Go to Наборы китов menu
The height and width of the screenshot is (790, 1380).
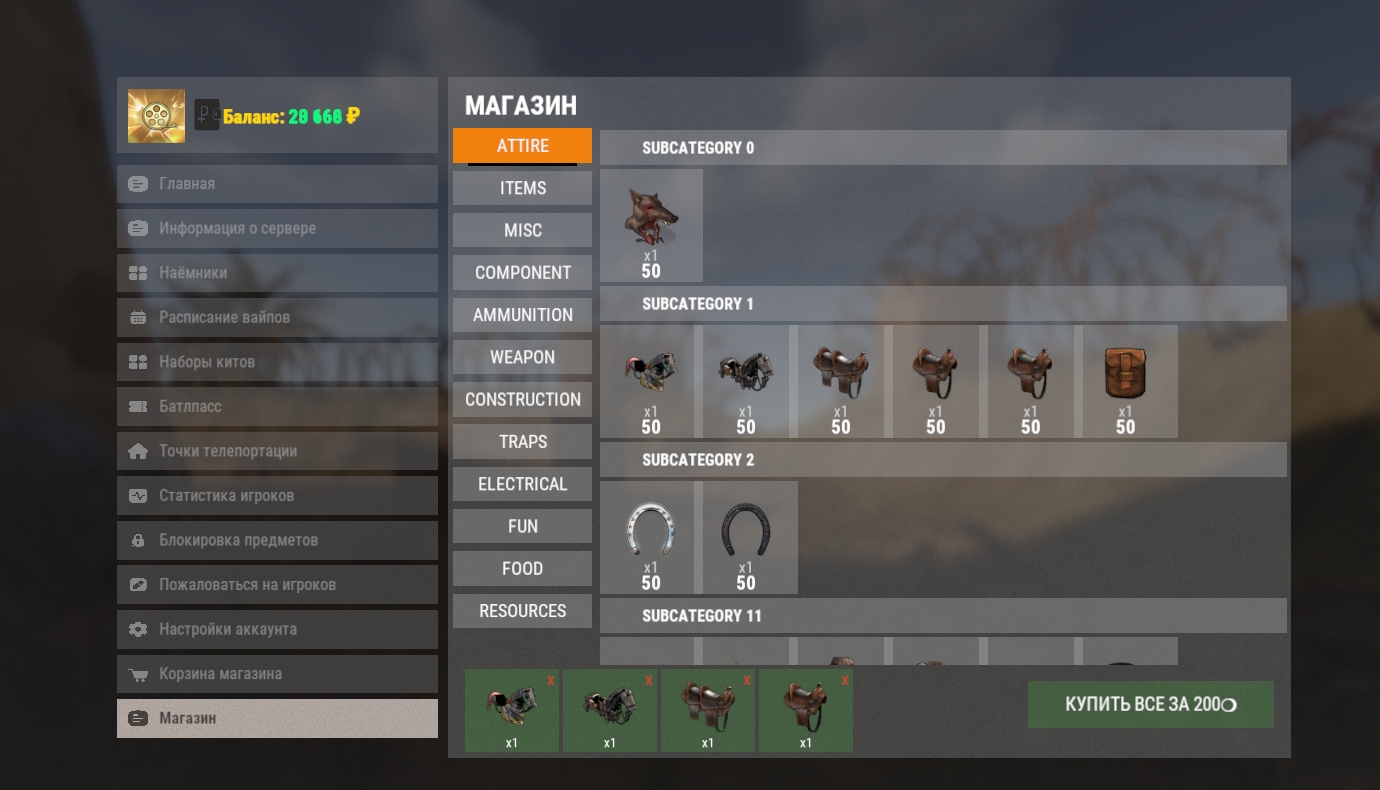[x=277, y=362]
